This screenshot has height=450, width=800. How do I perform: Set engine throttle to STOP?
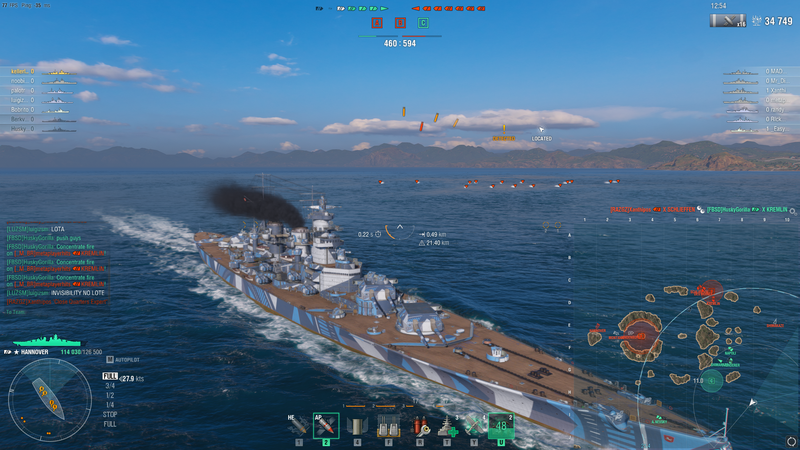pos(109,414)
